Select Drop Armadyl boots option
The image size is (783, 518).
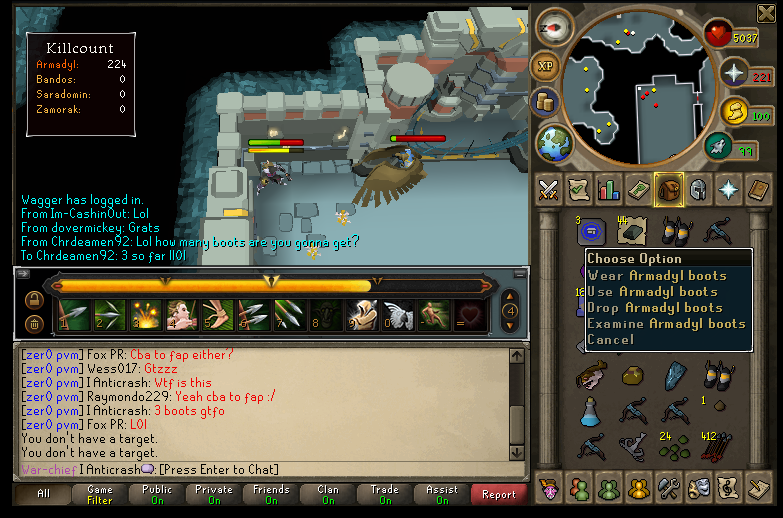(655, 307)
